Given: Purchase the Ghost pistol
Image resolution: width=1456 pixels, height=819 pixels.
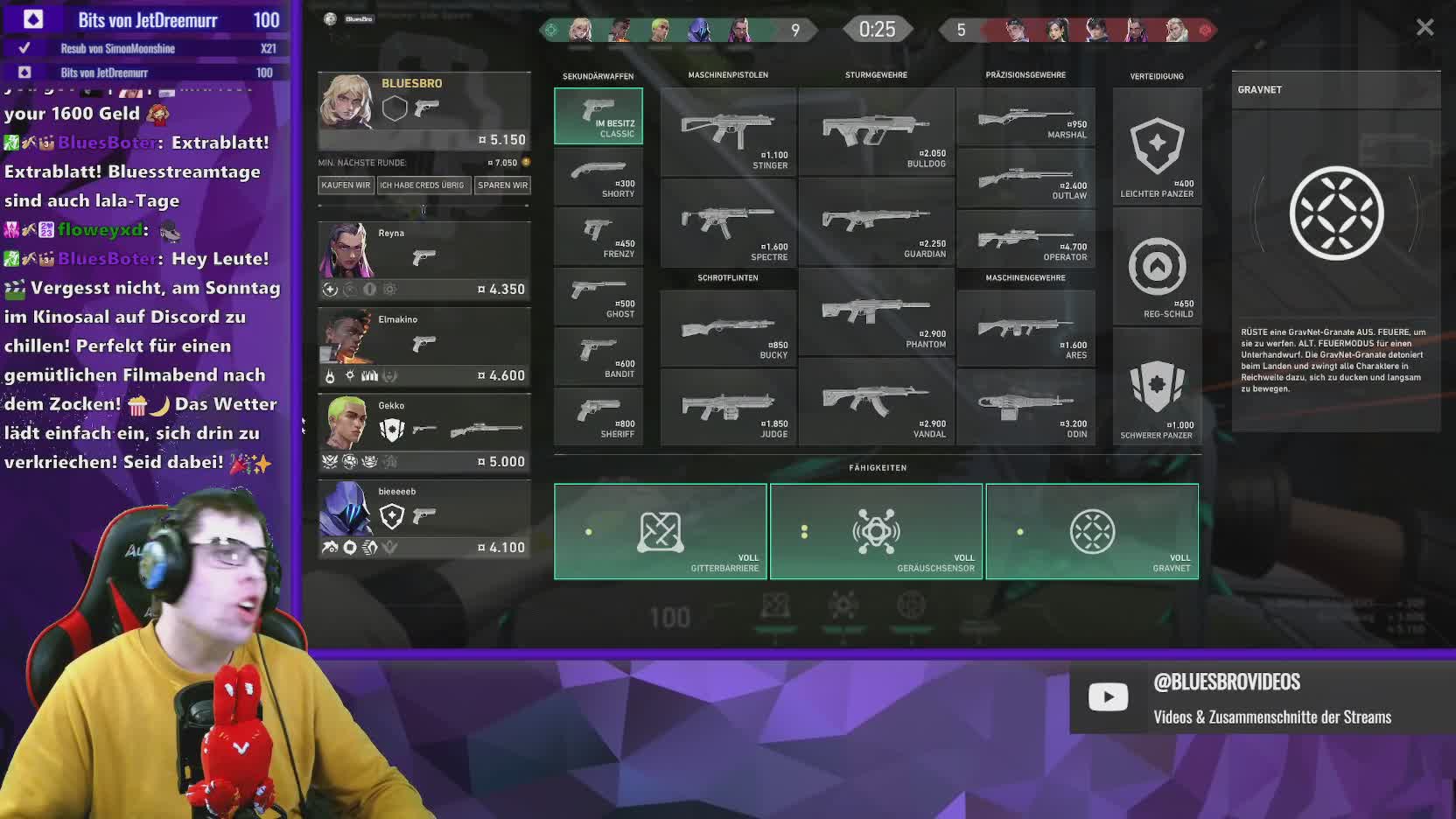Looking at the screenshot, I should coord(598,297).
